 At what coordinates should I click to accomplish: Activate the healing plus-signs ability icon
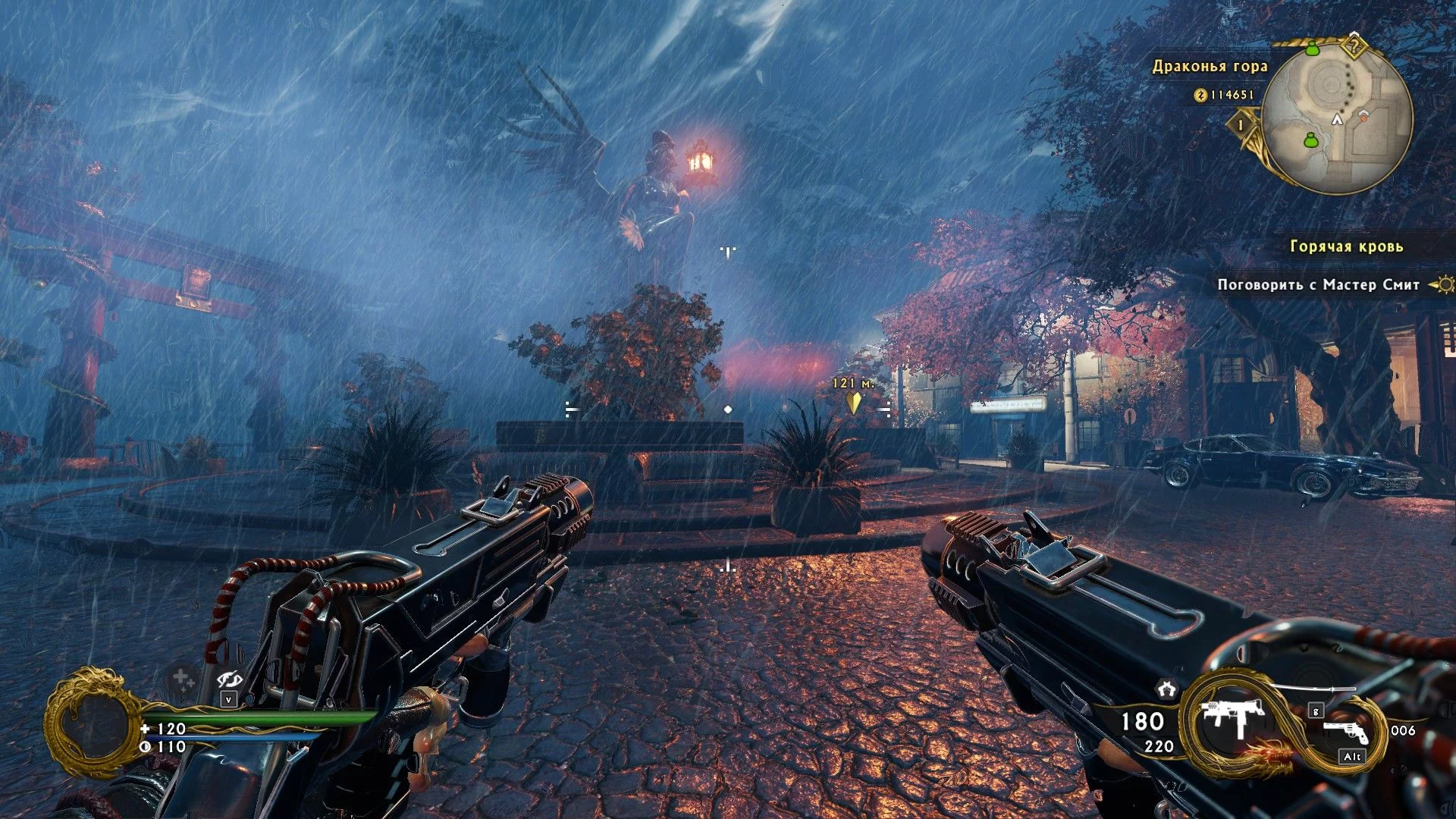182,678
